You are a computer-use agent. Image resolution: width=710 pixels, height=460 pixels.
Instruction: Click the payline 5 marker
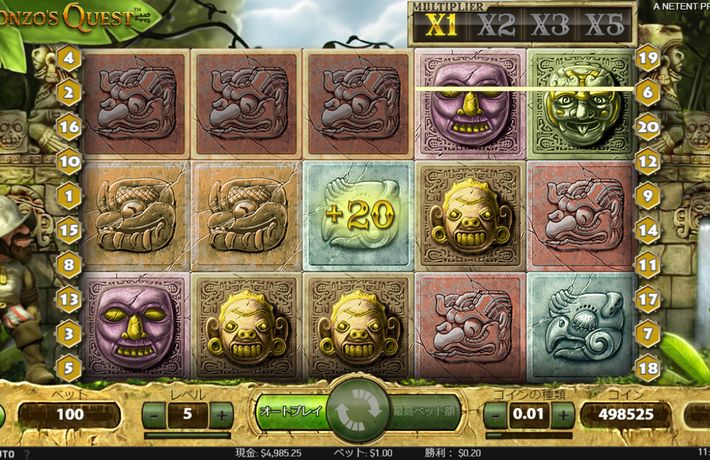[x=69, y=365]
